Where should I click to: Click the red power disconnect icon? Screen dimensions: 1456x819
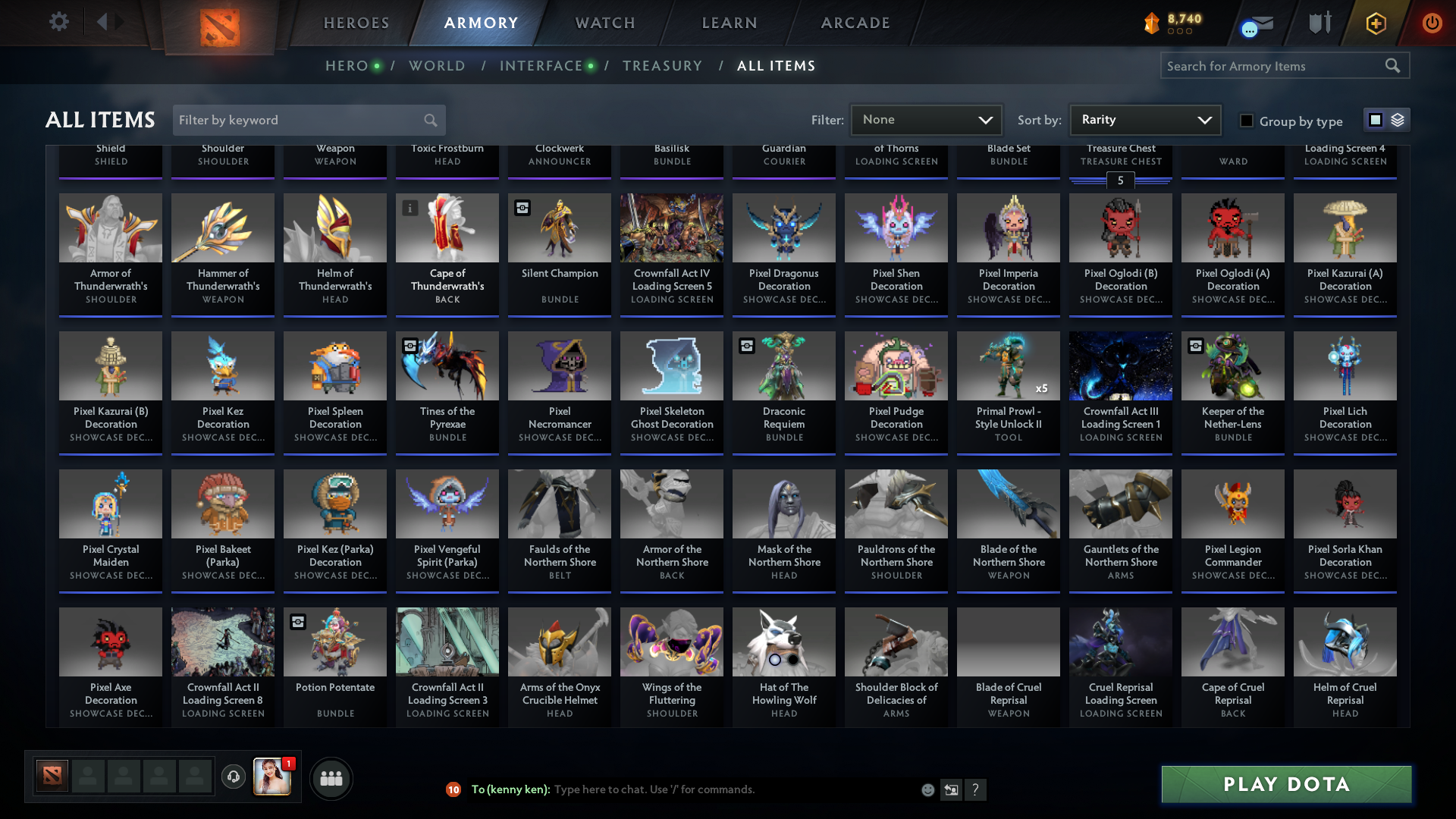(1432, 23)
